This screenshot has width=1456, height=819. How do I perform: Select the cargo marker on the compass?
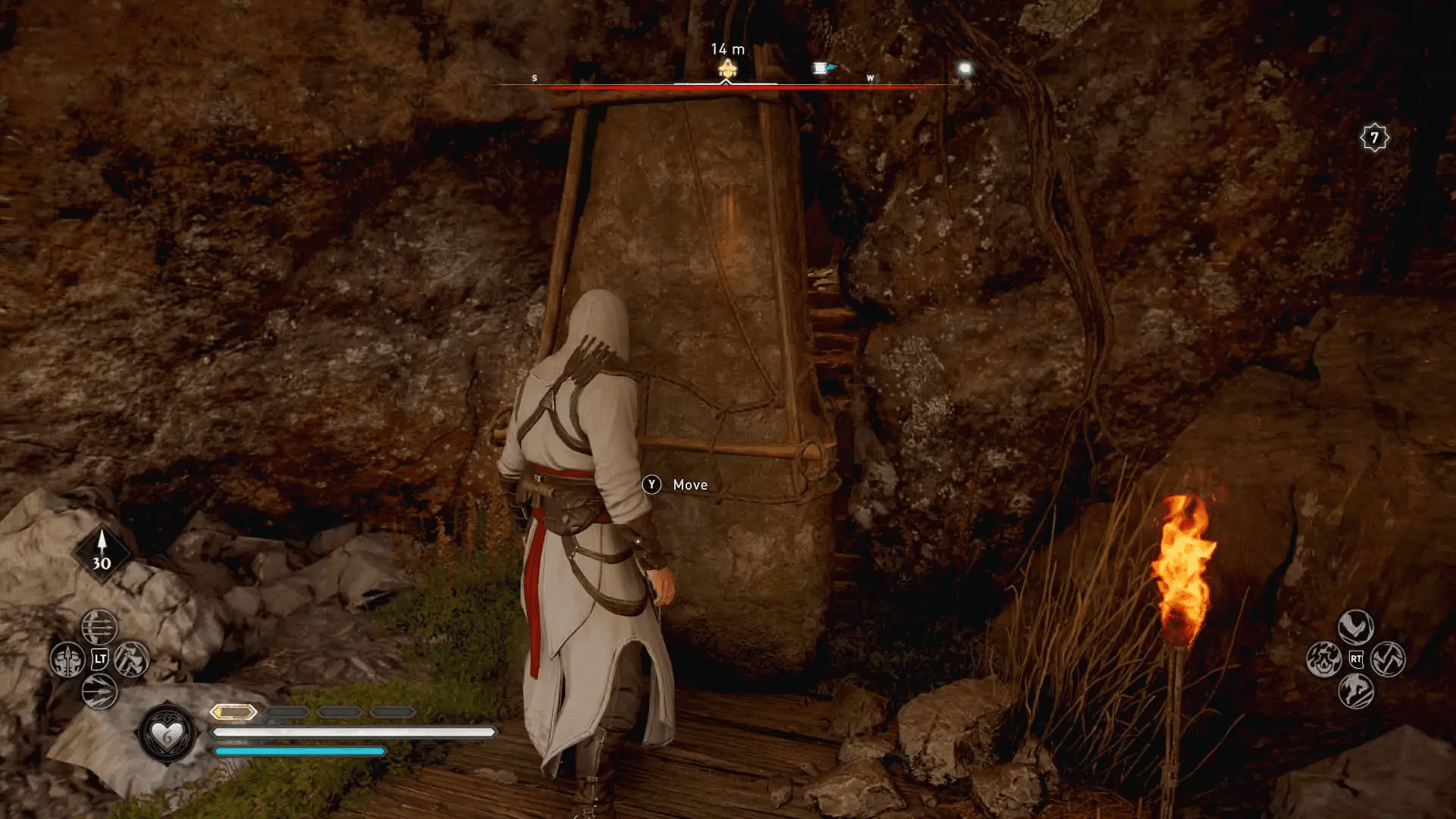coord(823,67)
